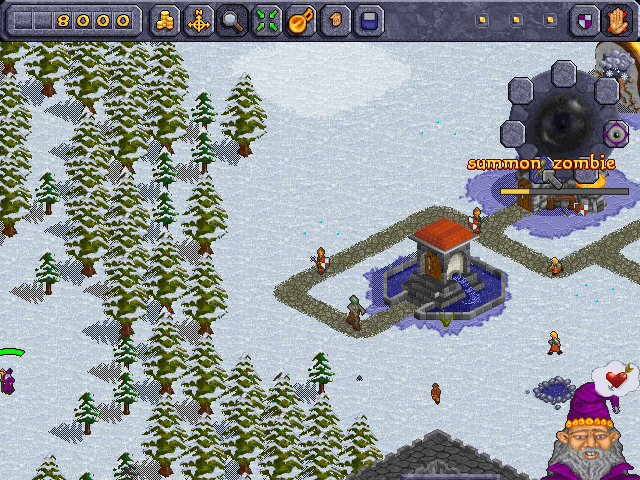This screenshot has width=640, height=480.
Task: Open the scroll icon button
Action: [x=336, y=20]
